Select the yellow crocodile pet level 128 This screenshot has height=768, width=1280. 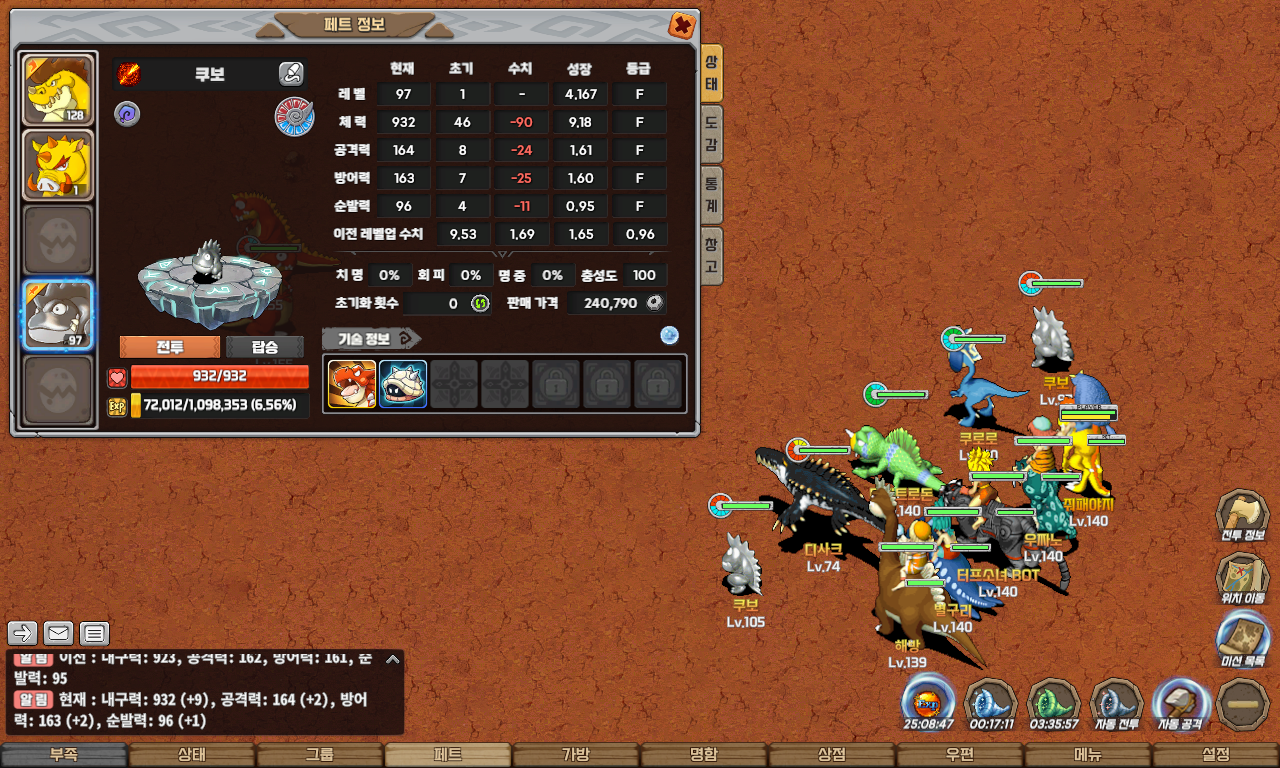pyautogui.click(x=58, y=91)
